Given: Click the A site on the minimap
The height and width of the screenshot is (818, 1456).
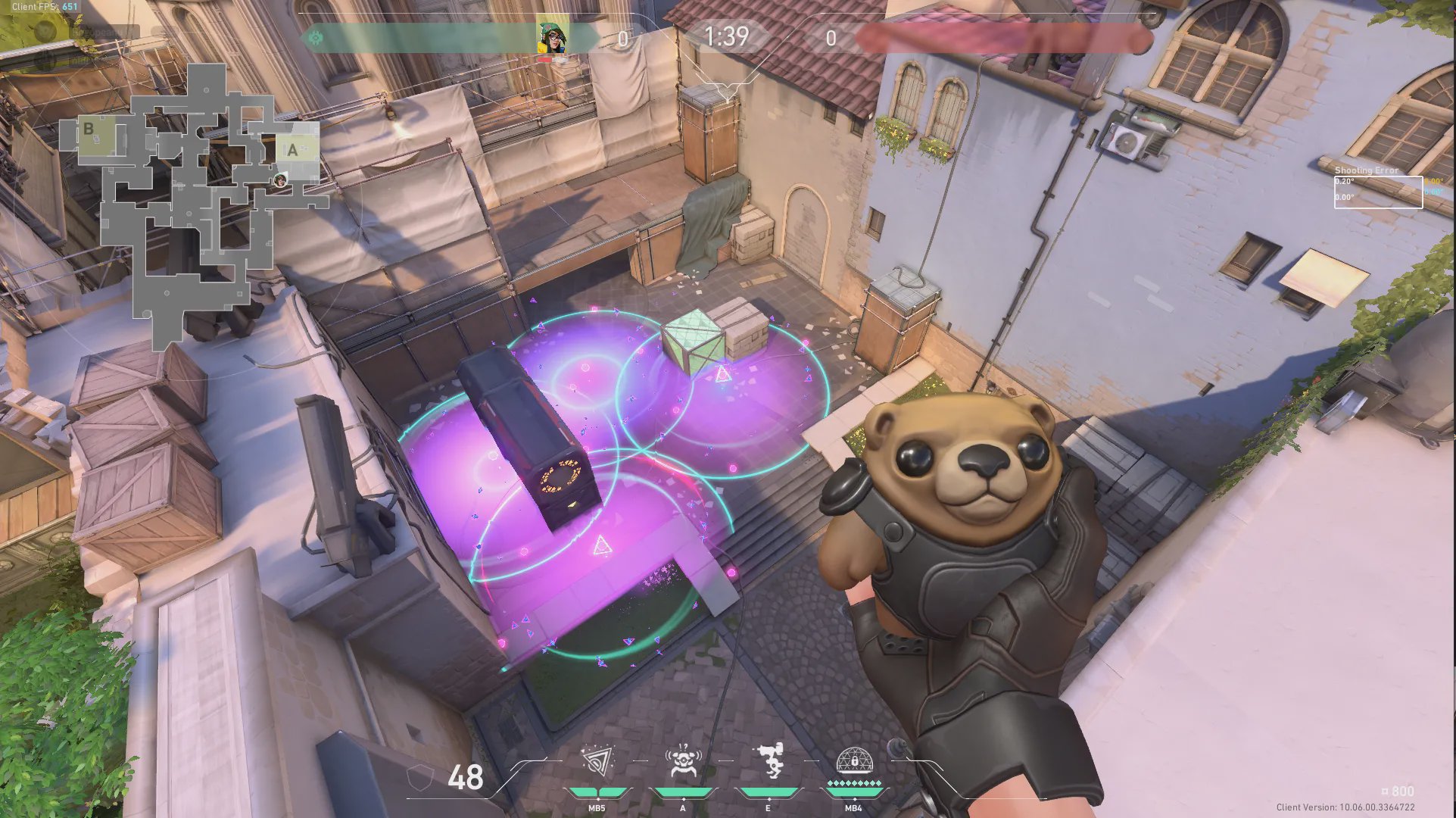Looking at the screenshot, I should coord(292,150).
